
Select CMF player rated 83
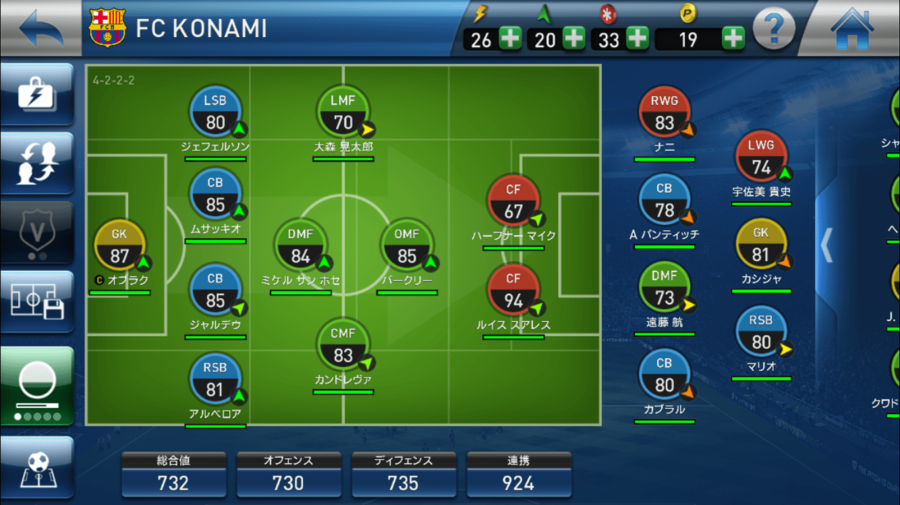[343, 346]
